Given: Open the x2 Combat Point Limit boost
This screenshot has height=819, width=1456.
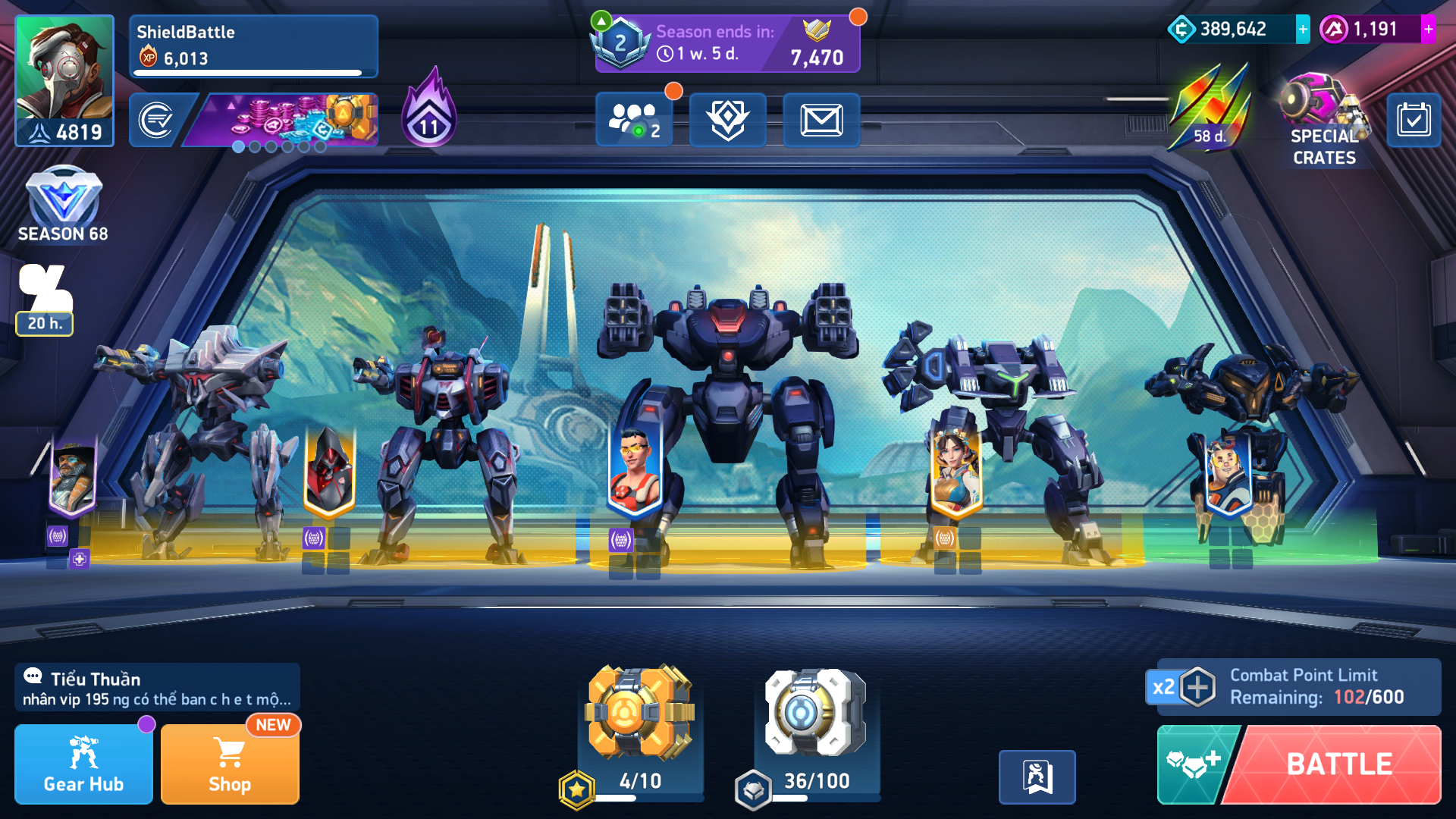Looking at the screenshot, I should (x=1181, y=687).
